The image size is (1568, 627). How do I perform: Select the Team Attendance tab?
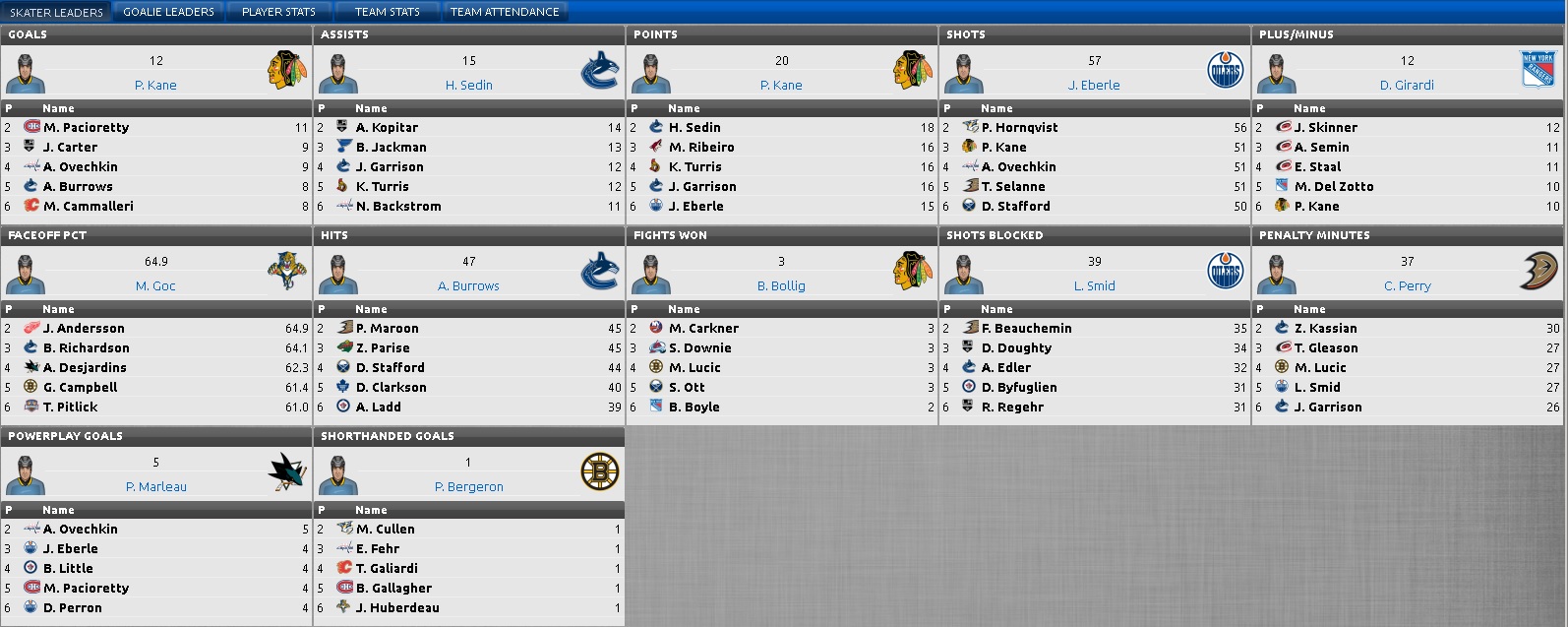point(505,12)
